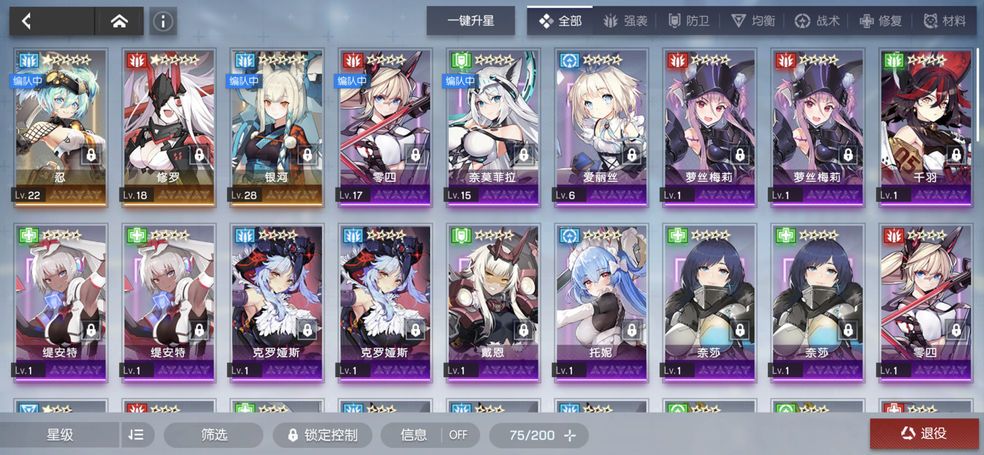The width and height of the screenshot is (984, 455).
Task: Switch to the 战术 tab
Action: click(x=816, y=21)
